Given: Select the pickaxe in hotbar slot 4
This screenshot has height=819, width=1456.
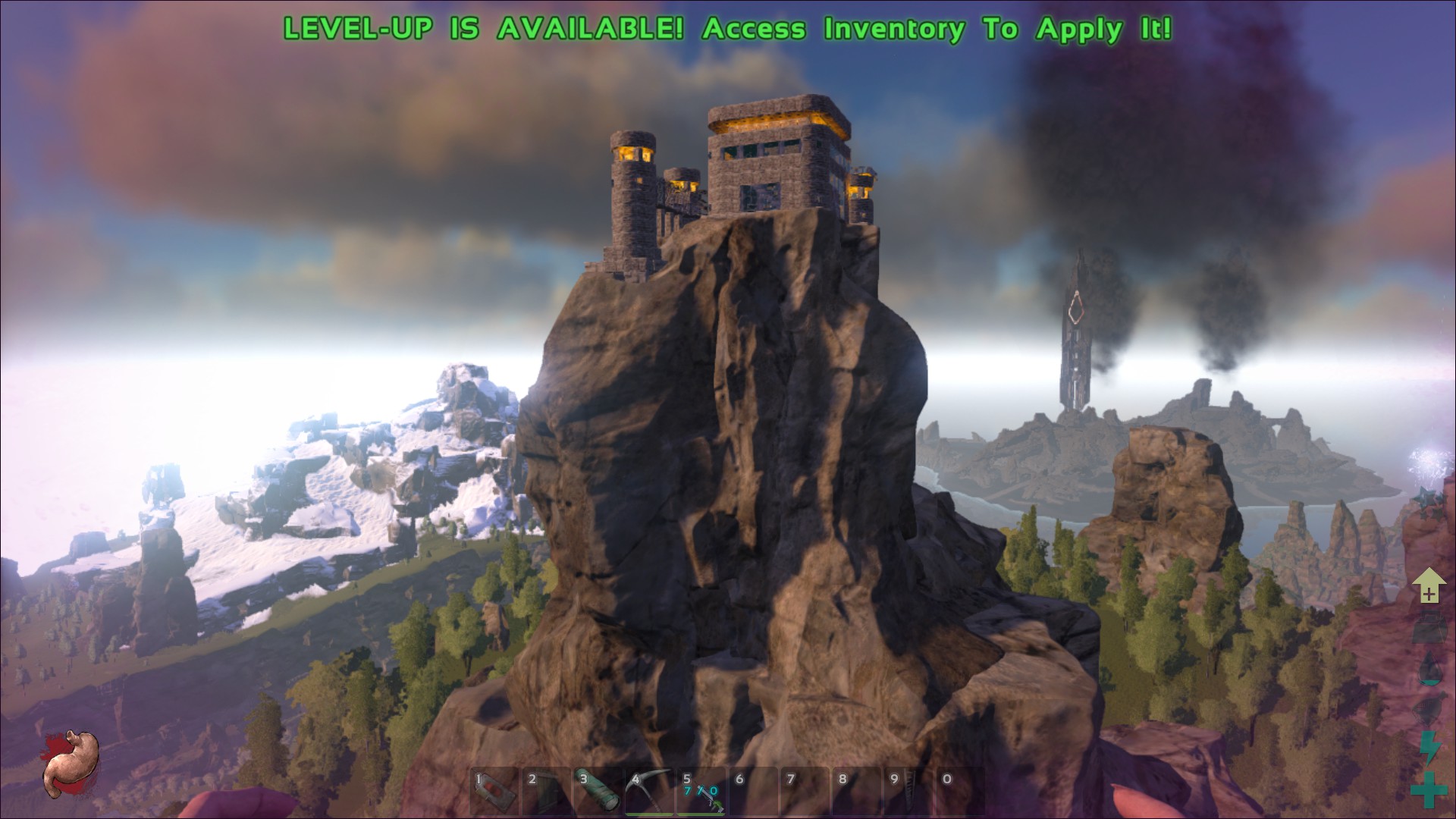Looking at the screenshot, I should (649, 792).
